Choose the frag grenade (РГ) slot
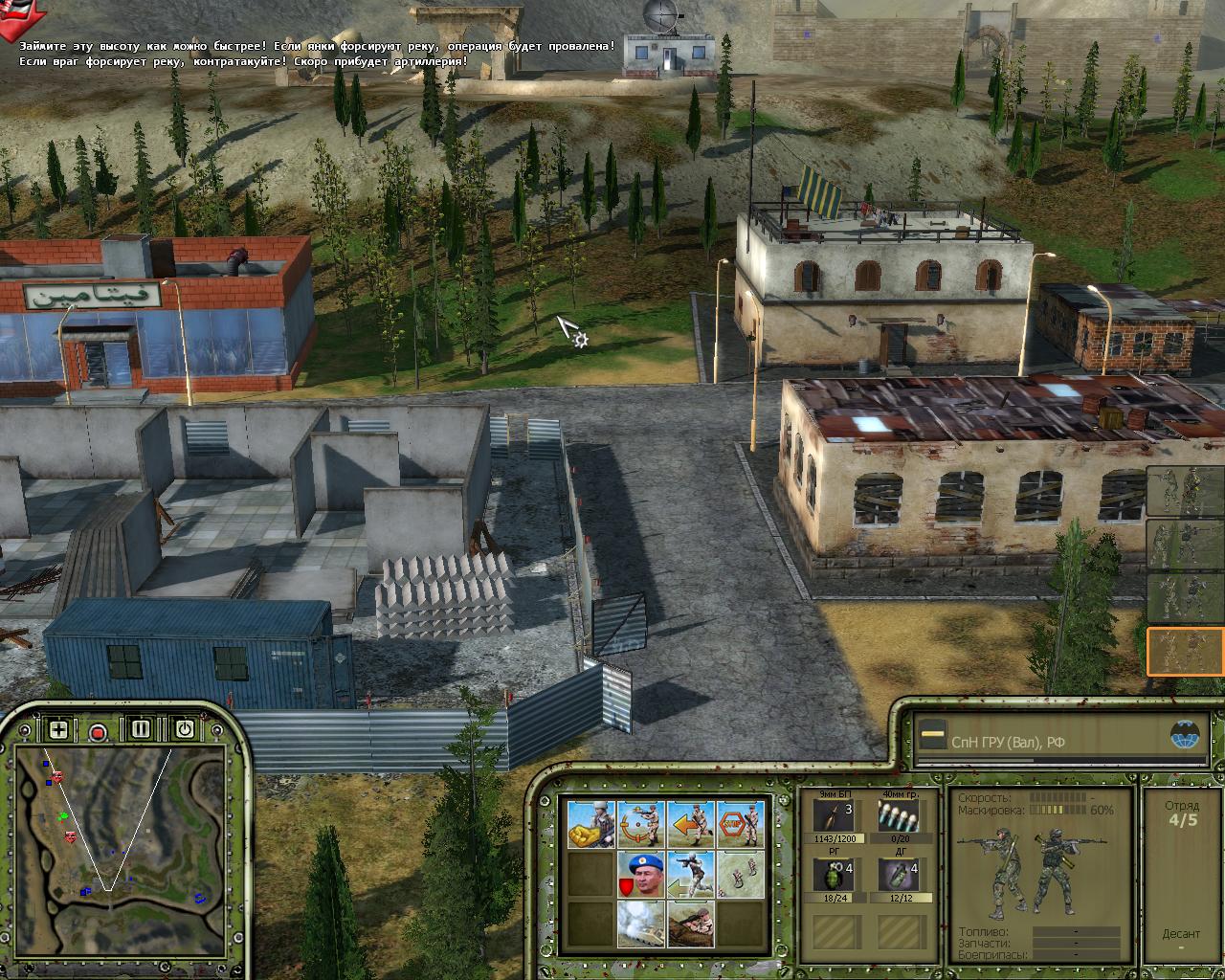Screen dimensions: 1225x980 (x=839, y=876)
